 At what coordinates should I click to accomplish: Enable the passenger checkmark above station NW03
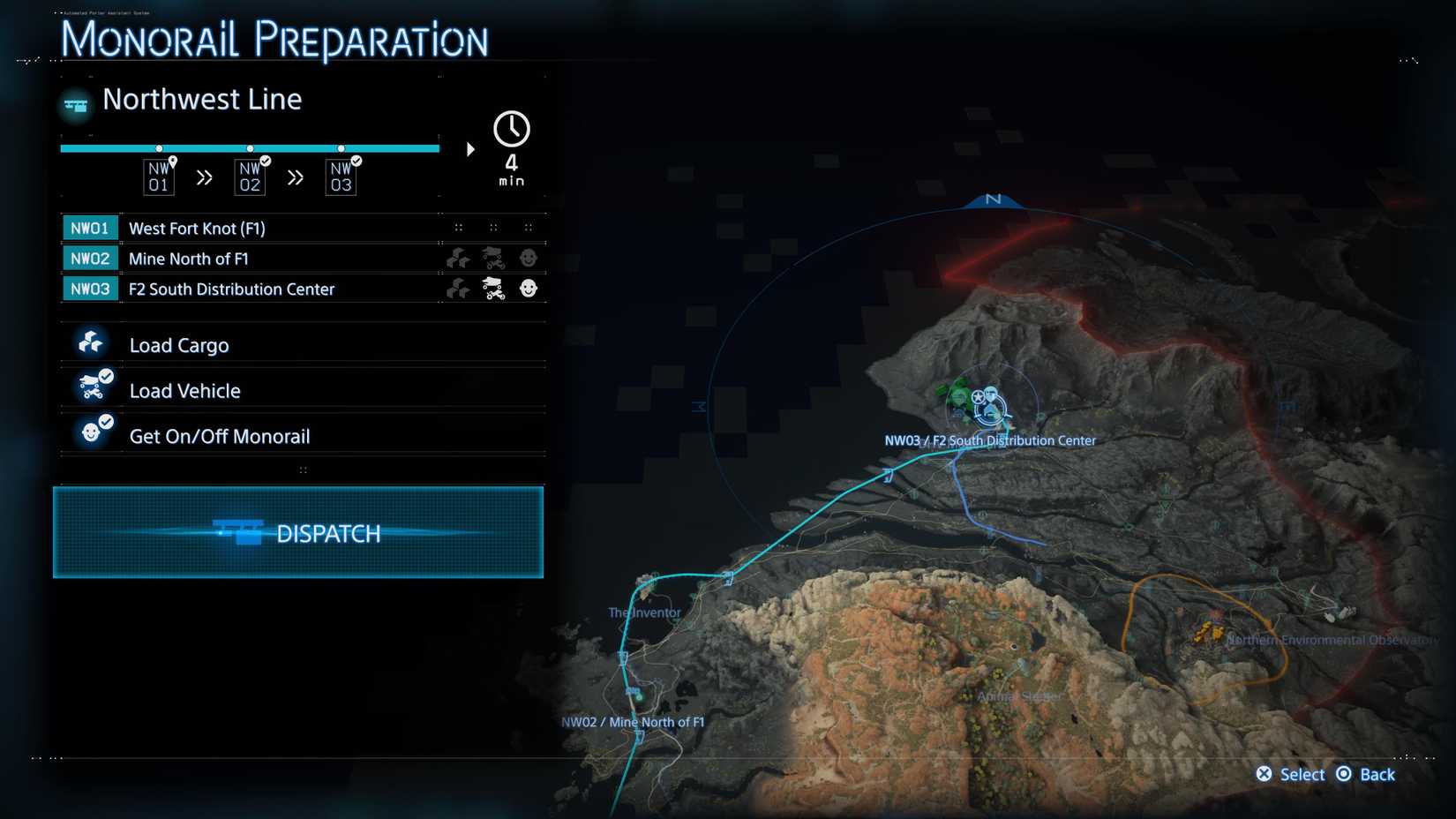pyautogui.click(x=356, y=161)
